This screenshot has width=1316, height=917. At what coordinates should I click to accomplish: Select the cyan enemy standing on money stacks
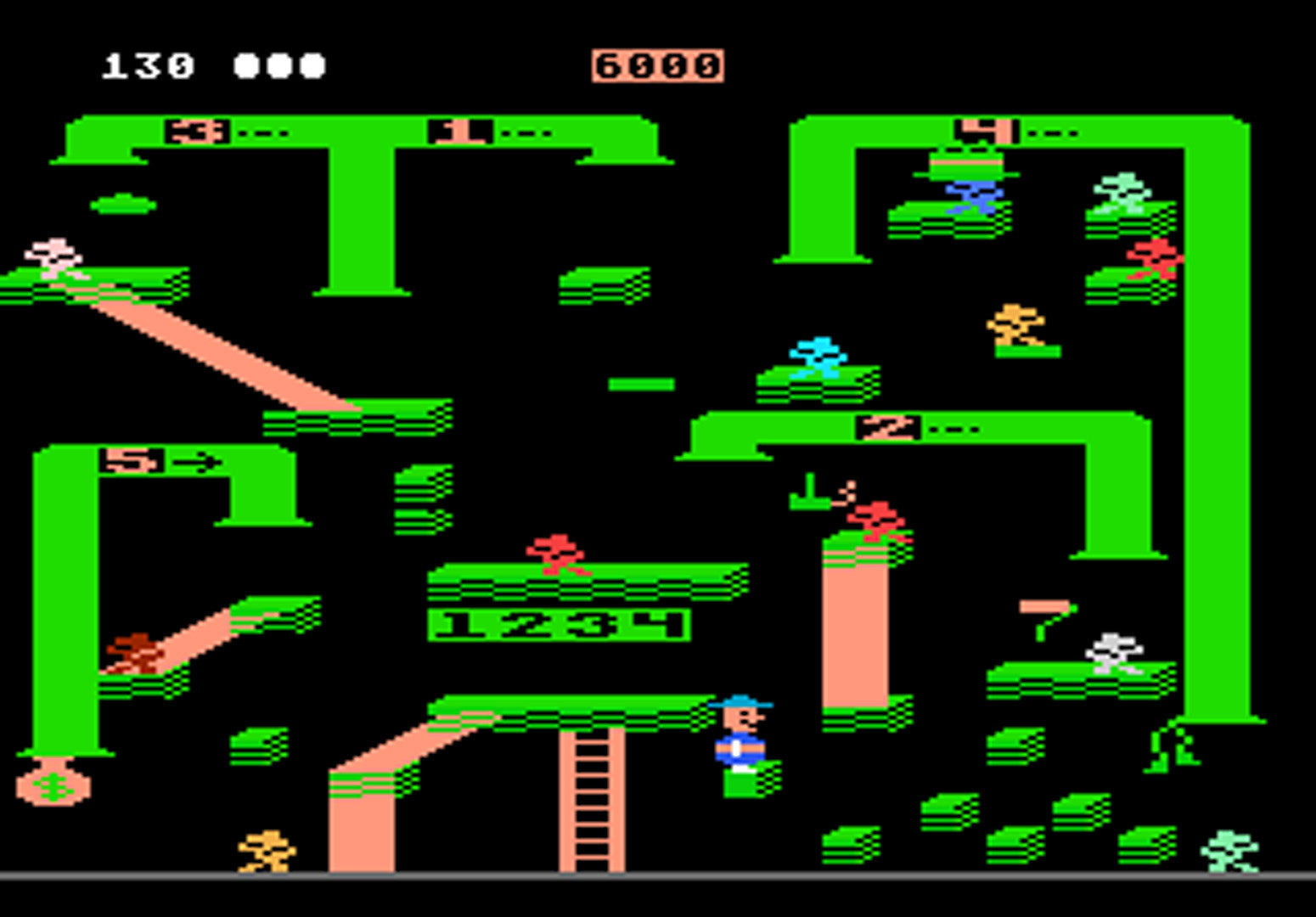tap(815, 357)
